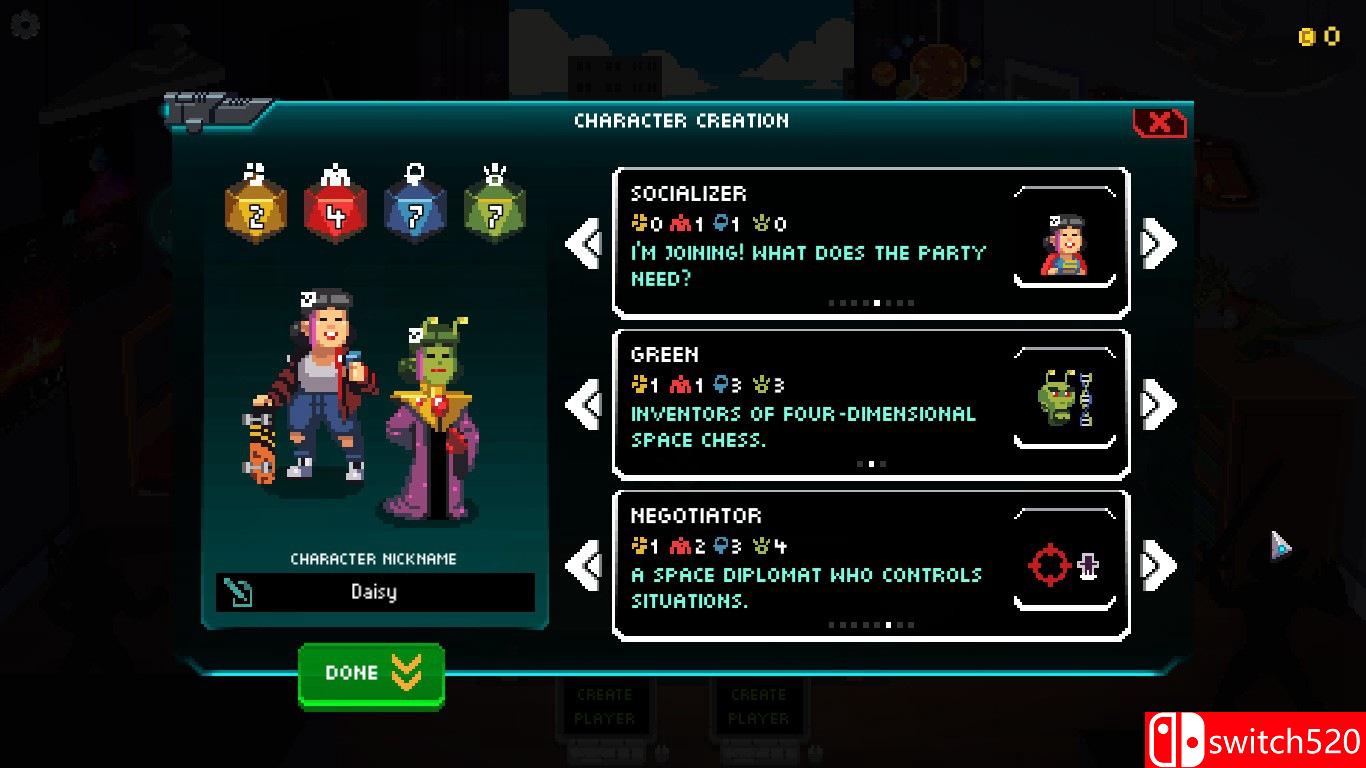
Task: Close the Character Creation window
Action: (1160, 122)
